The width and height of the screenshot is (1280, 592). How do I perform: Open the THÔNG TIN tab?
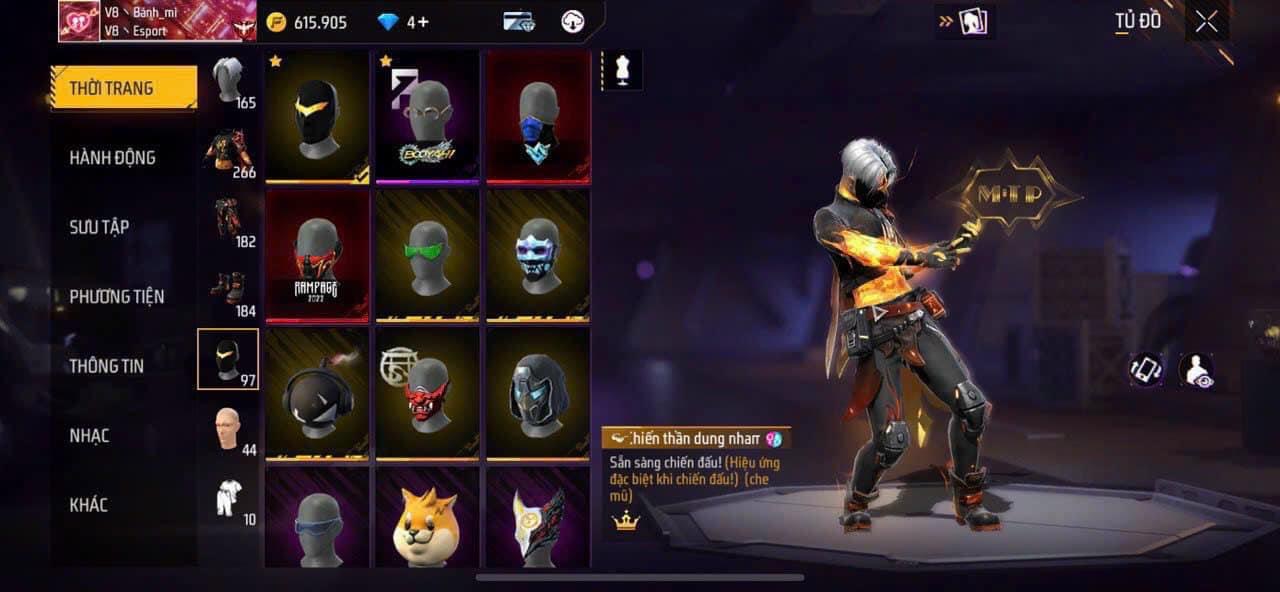point(106,366)
